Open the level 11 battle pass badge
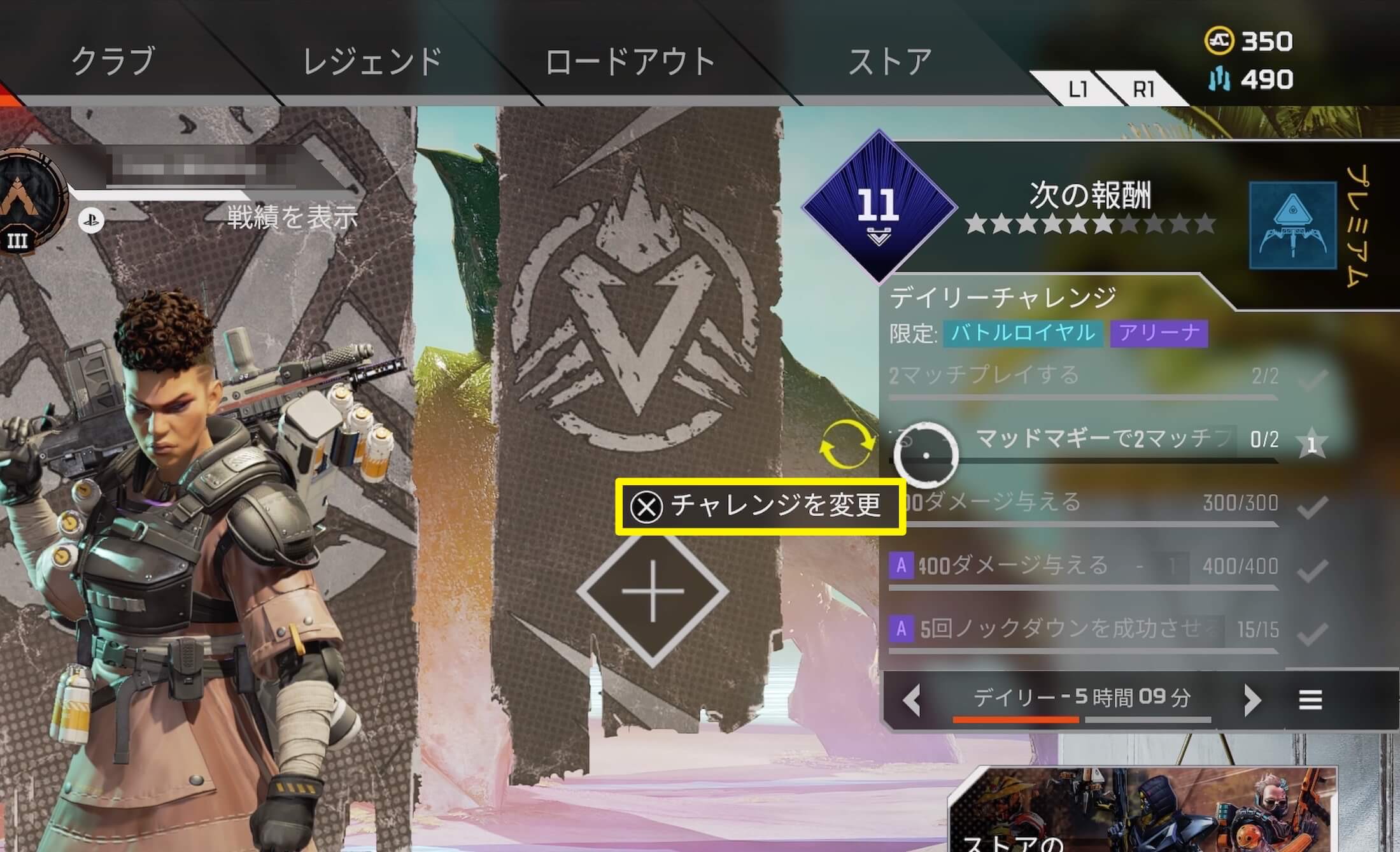The image size is (1400, 852). pyautogui.click(x=879, y=206)
